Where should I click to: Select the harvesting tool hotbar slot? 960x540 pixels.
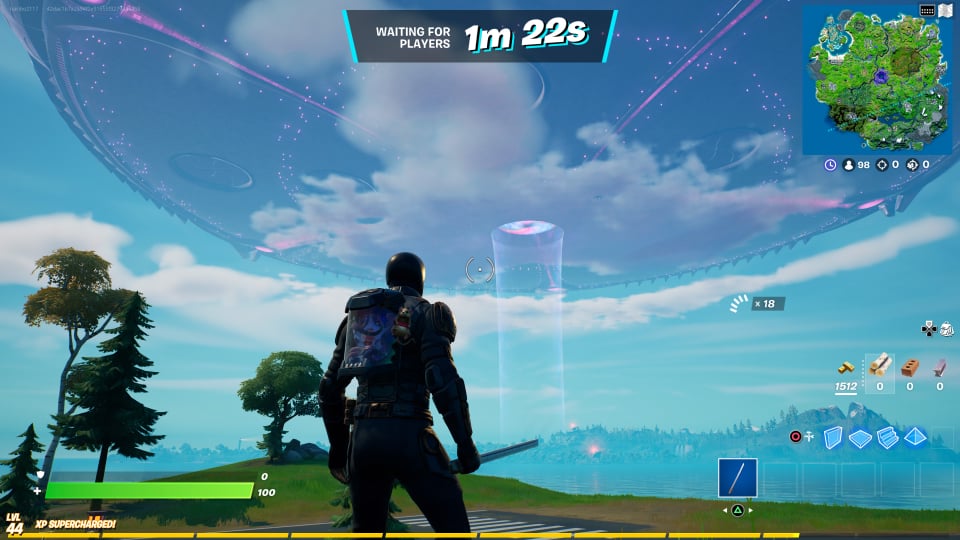(737, 478)
